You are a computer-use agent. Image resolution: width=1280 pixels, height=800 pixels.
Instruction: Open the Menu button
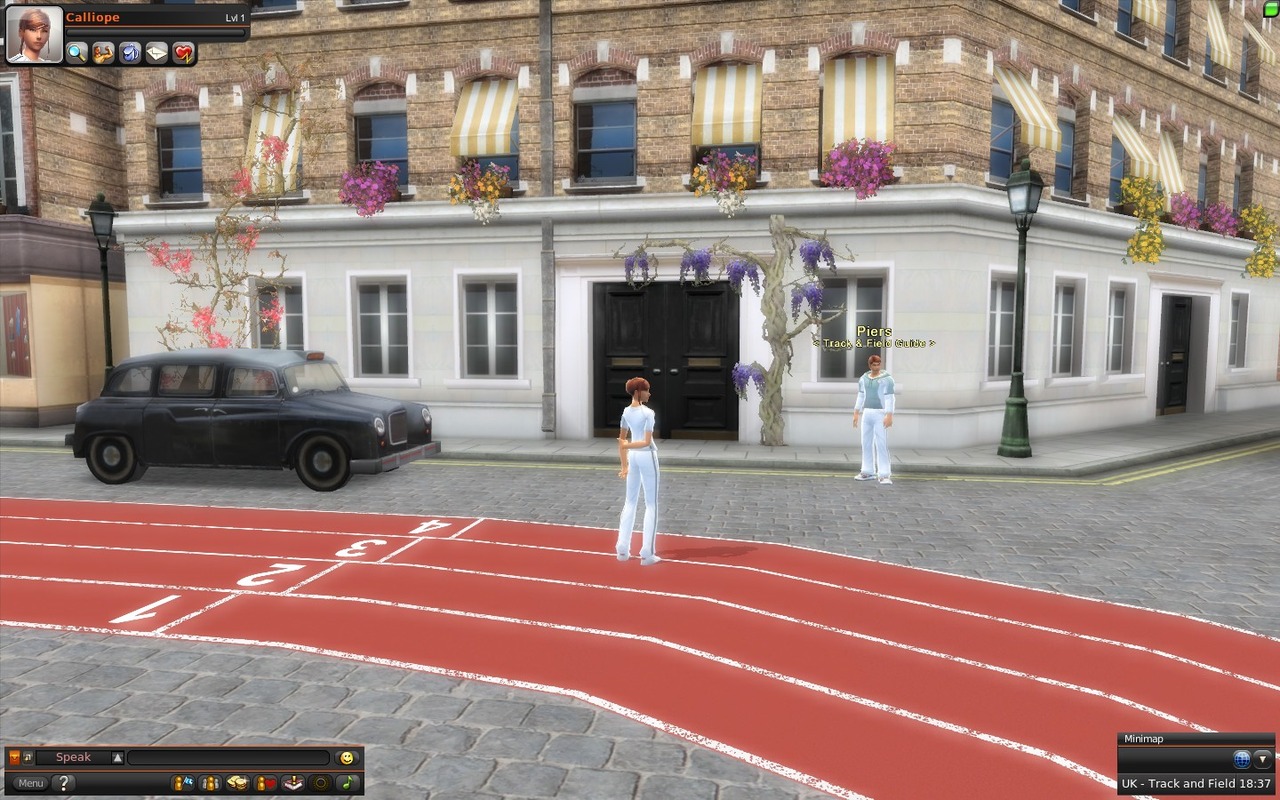point(29,783)
